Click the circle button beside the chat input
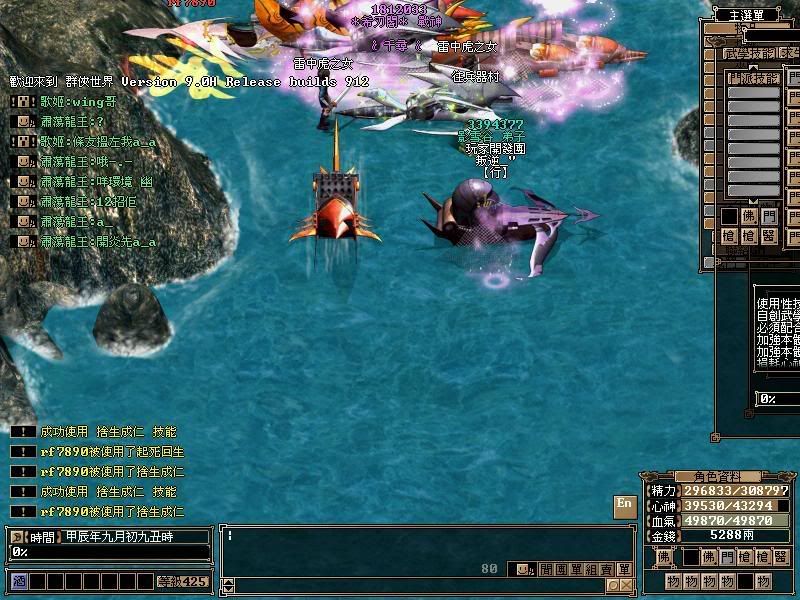This screenshot has width=800, height=600. [611, 585]
